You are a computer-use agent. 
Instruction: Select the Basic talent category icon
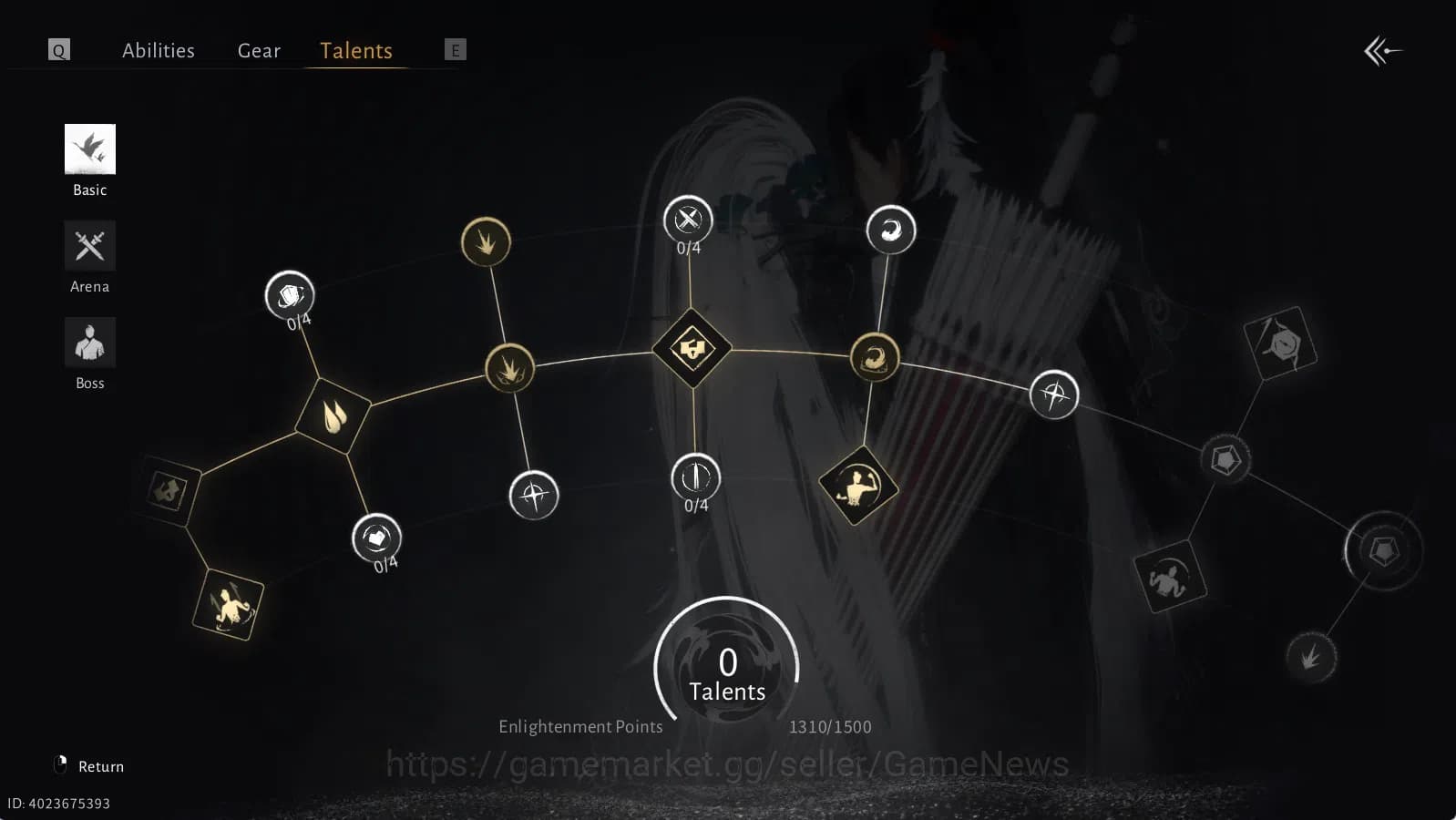pos(89,149)
